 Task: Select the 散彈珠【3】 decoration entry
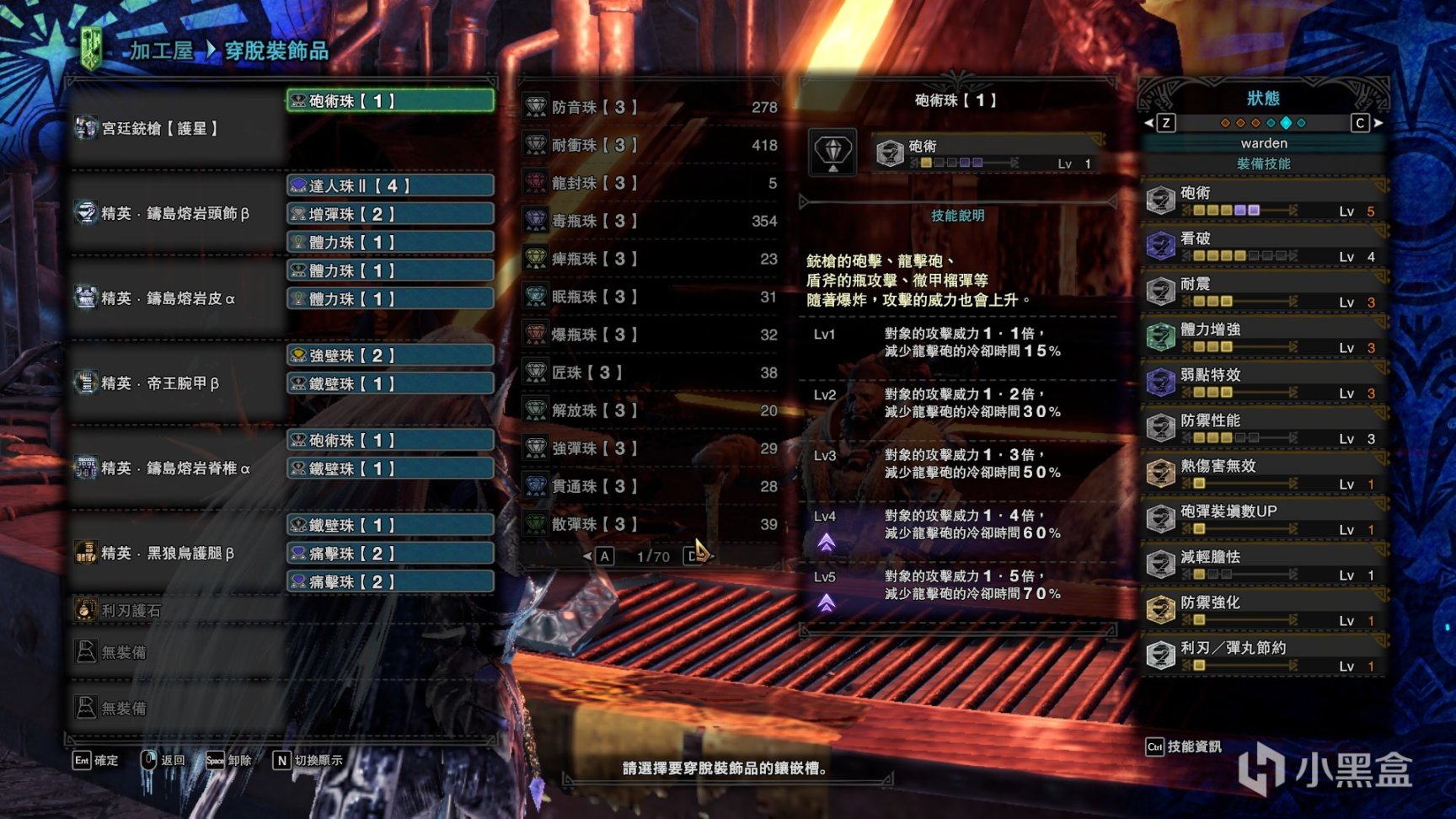(x=650, y=524)
